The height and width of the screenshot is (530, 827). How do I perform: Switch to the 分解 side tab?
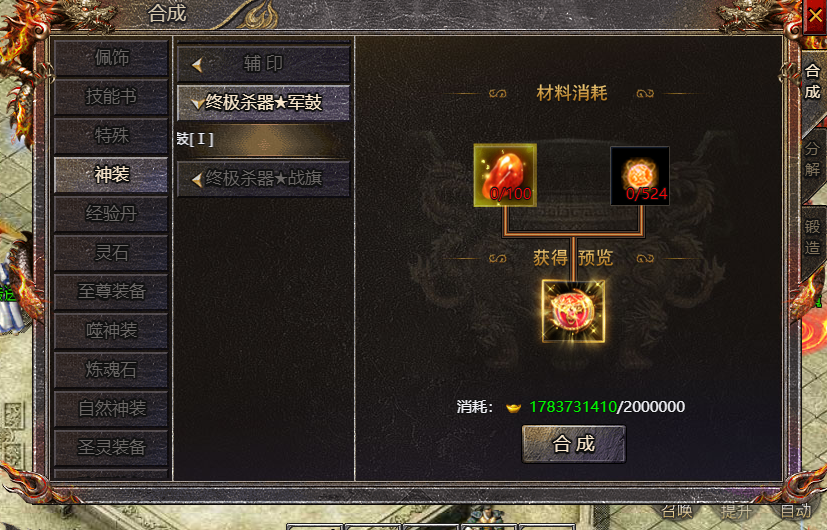(x=812, y=157)
